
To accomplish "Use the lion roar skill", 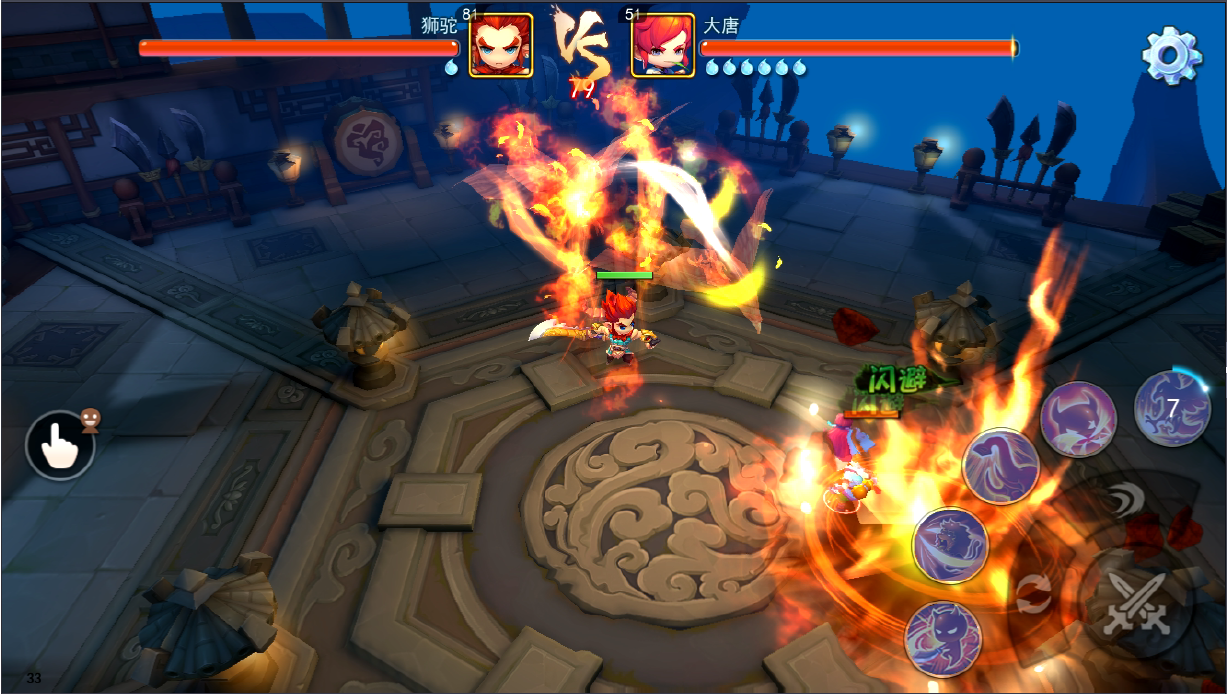I will click(x=950, y=546).
